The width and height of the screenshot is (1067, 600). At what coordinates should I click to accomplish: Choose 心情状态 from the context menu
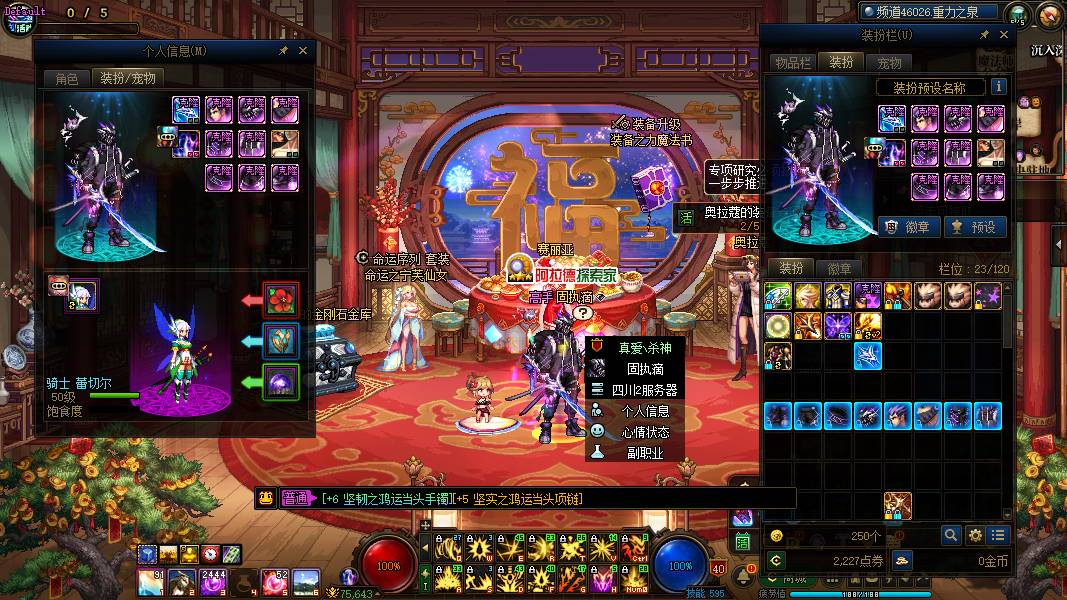[x=644, y=432]
